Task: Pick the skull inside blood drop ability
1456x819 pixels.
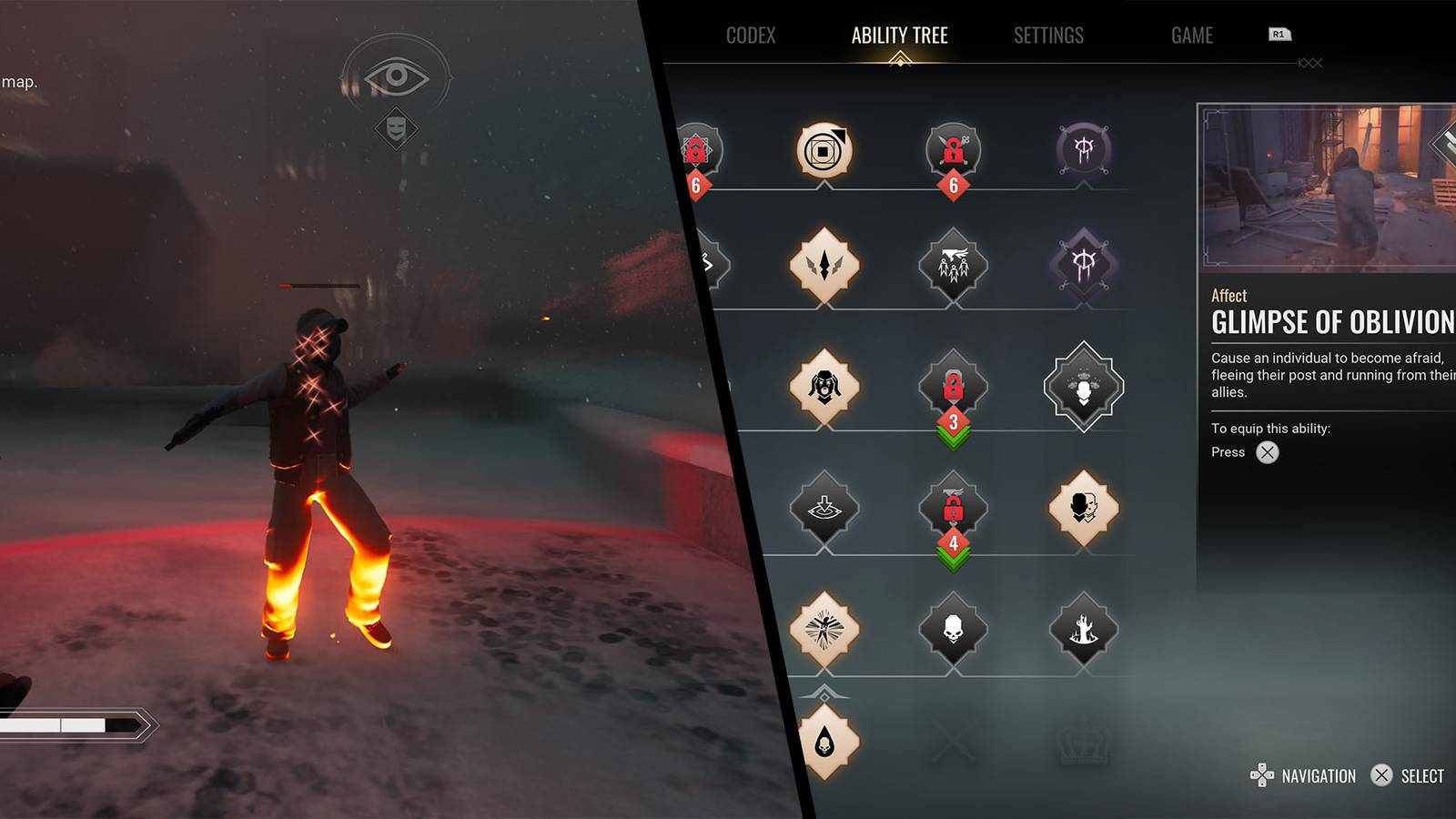Action: (824, 743)
